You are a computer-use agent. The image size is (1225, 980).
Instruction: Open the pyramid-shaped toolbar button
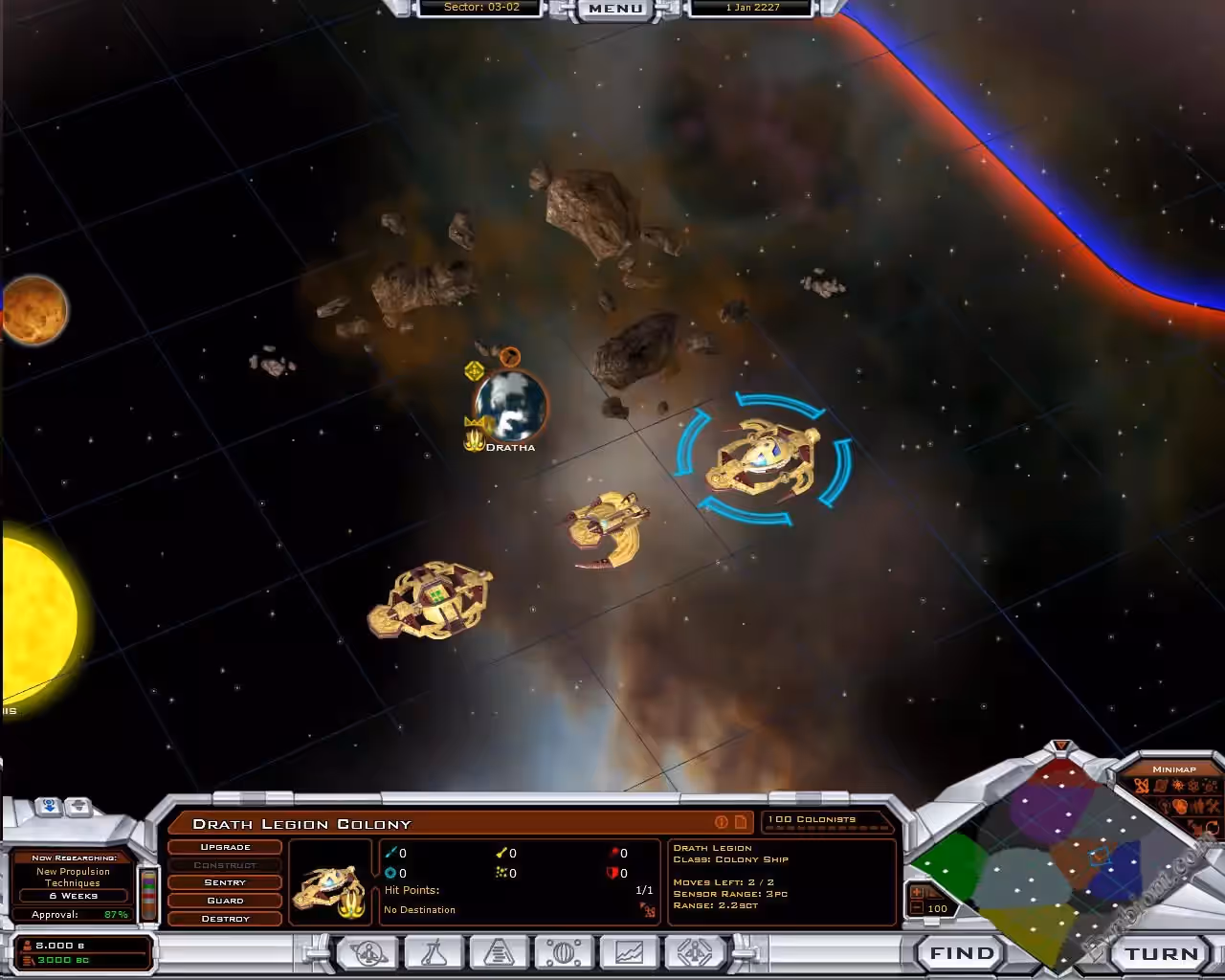pos(499,953)
